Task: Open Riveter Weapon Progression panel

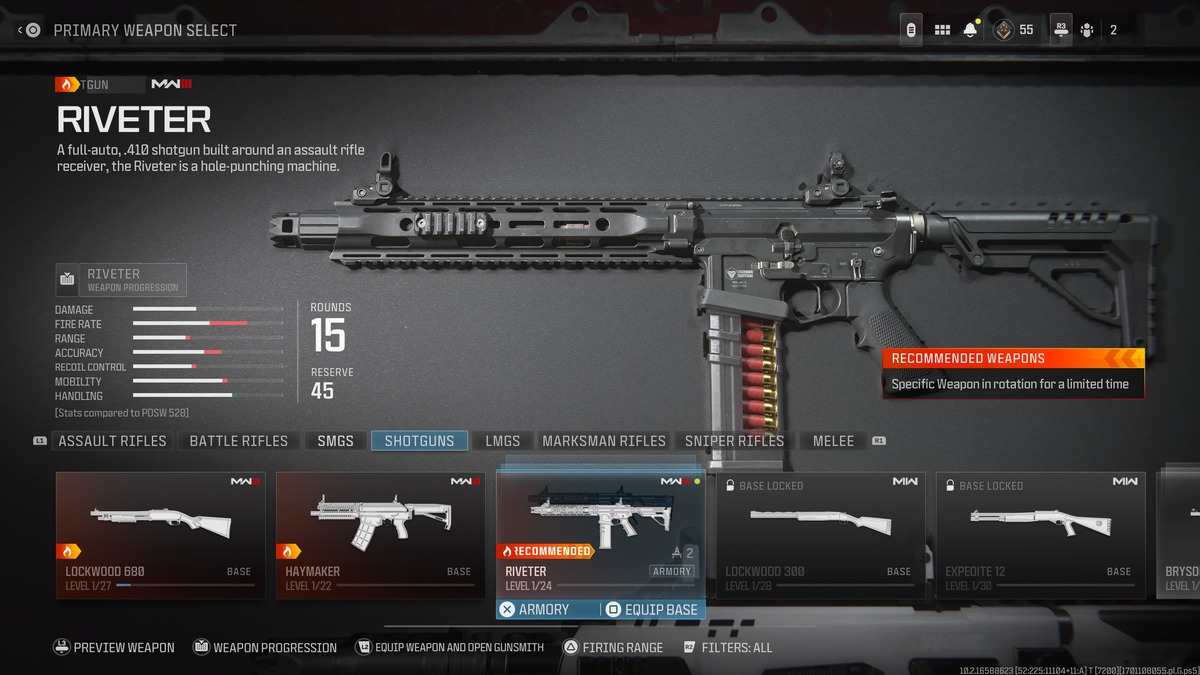Action: tap(121, 280)
